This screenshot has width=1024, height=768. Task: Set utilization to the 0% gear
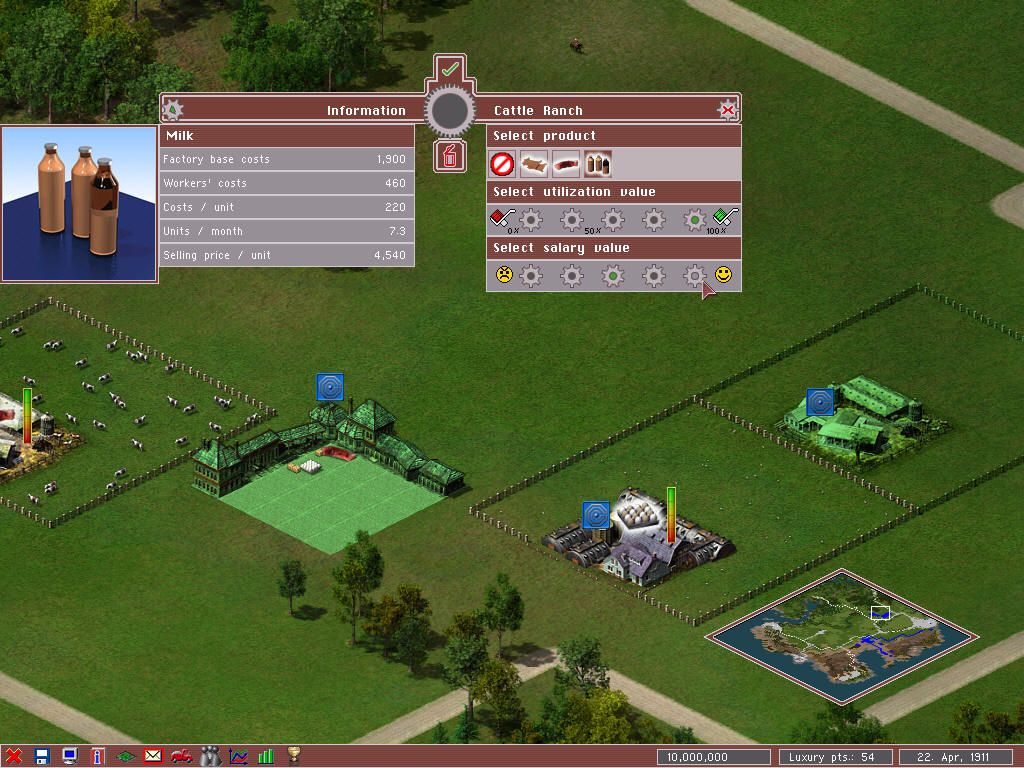coord(531,219)
